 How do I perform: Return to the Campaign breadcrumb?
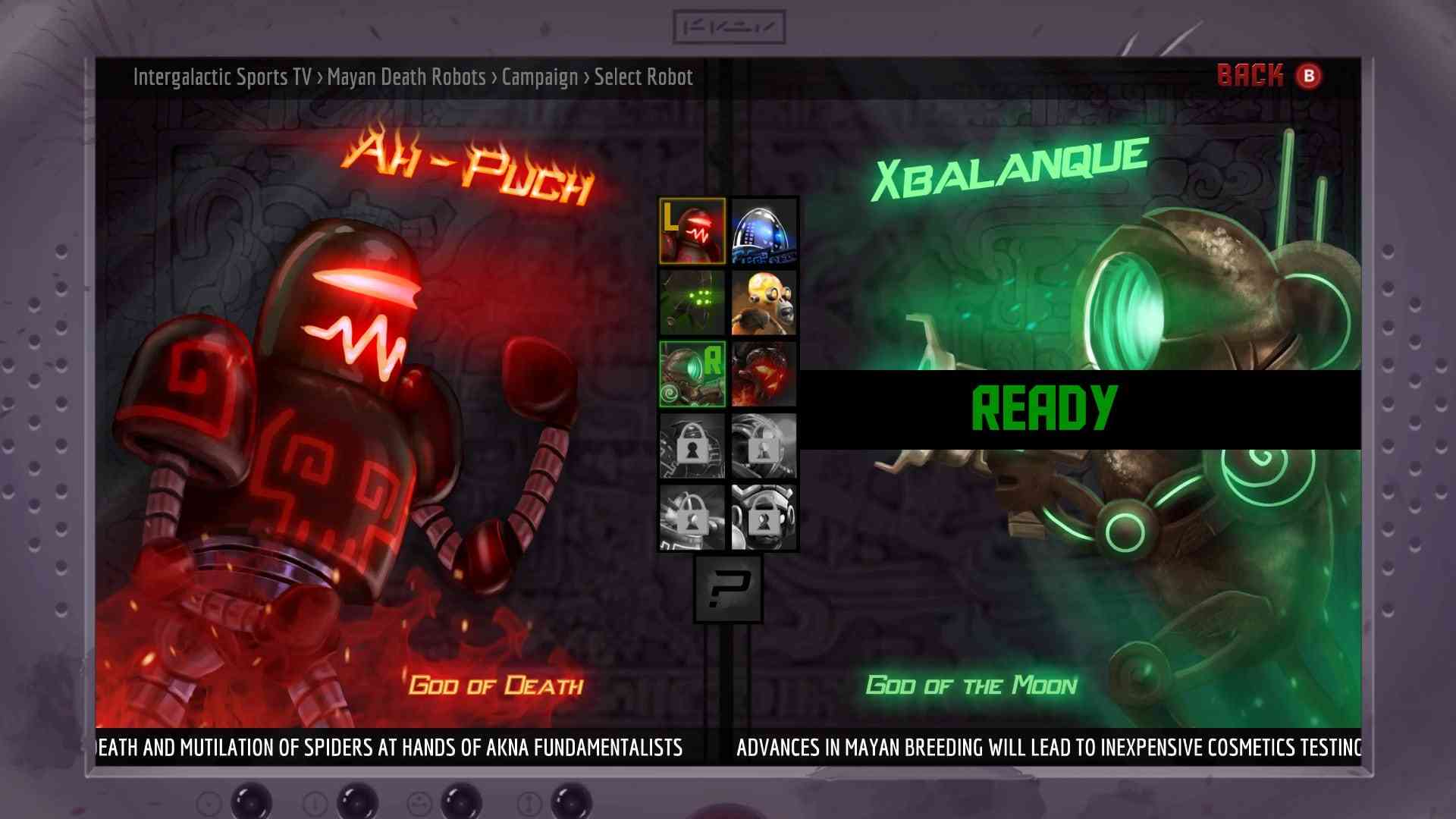coord(539,77)
